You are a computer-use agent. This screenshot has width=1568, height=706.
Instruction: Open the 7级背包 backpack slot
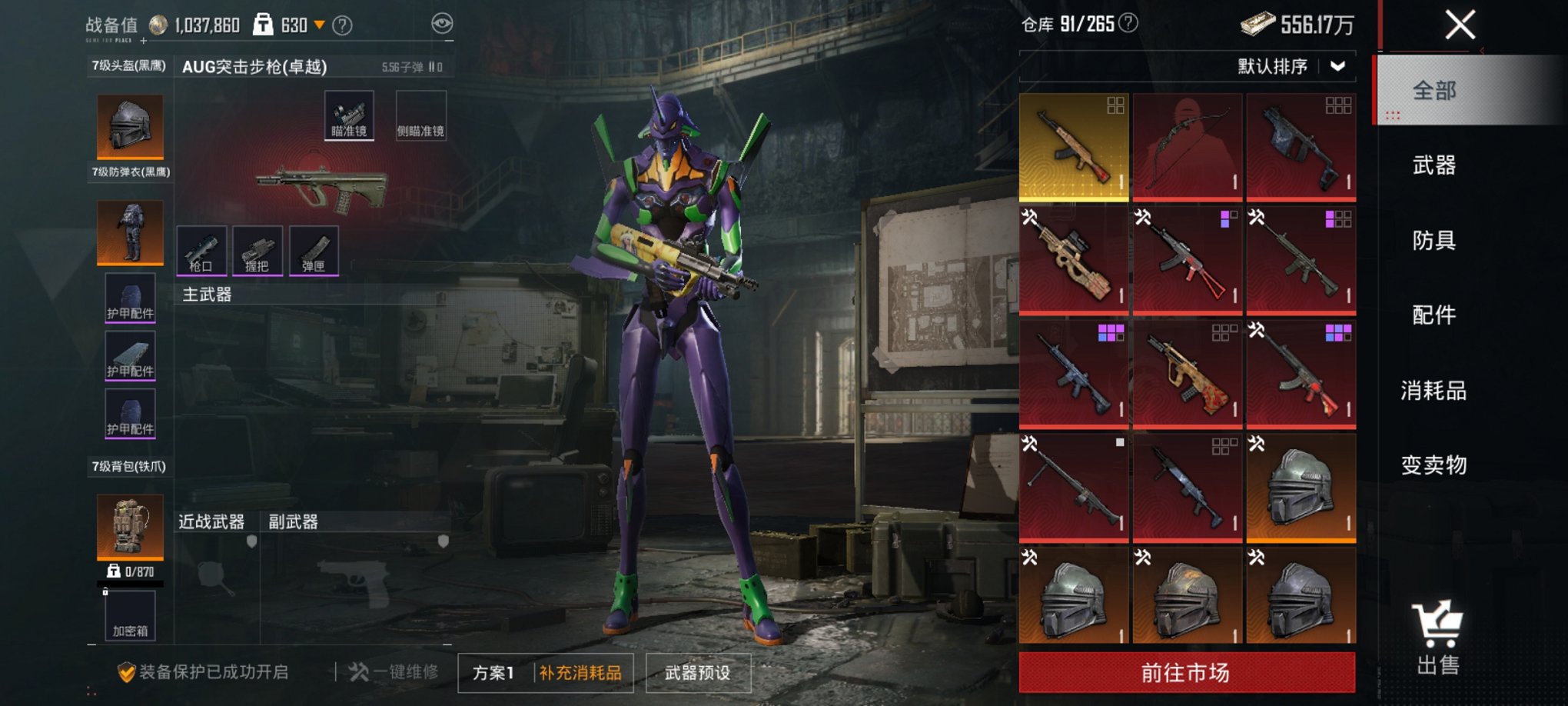coord(130,527)
